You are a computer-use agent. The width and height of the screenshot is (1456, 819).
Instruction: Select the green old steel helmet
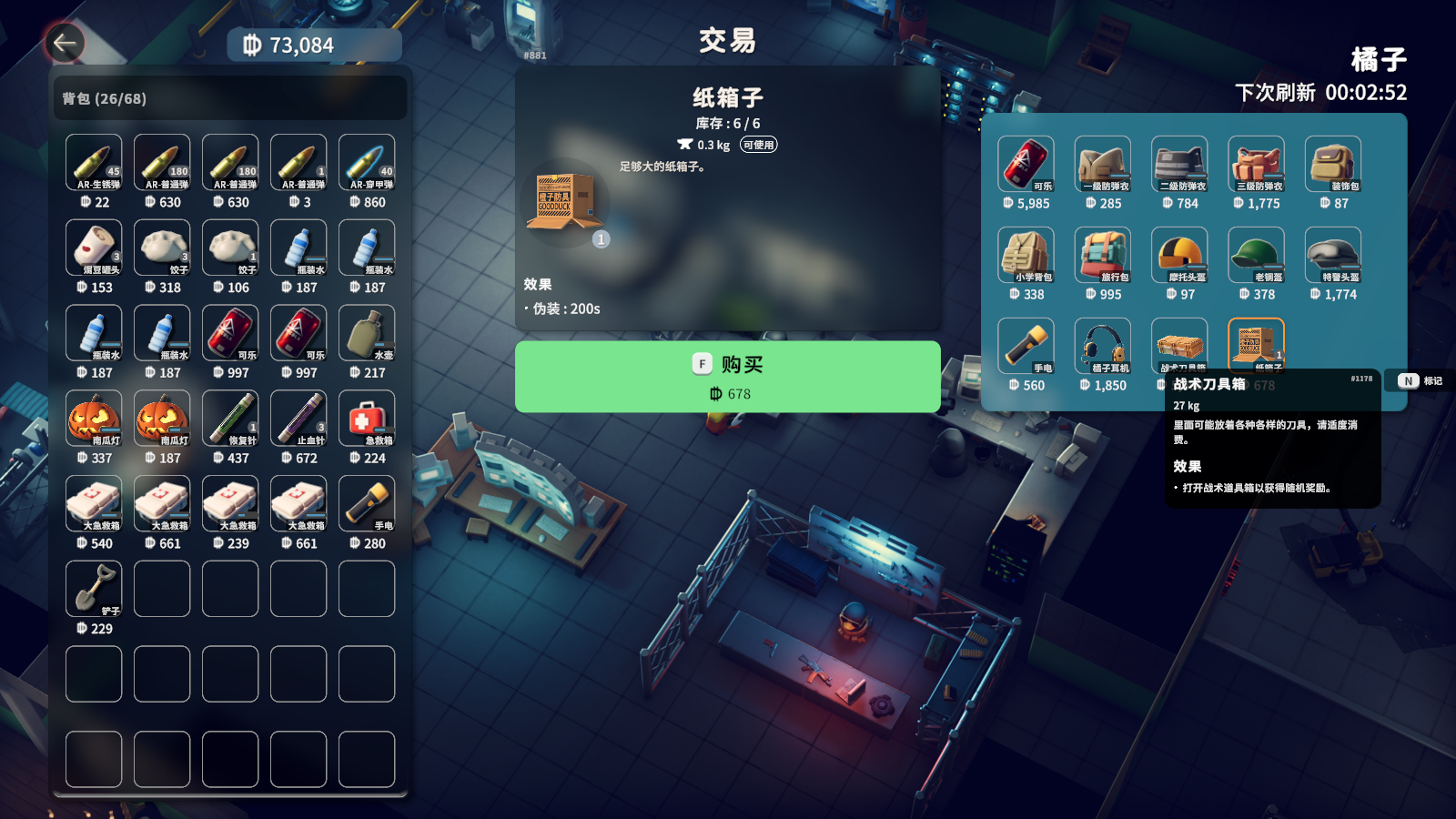tap(1256, 255)
